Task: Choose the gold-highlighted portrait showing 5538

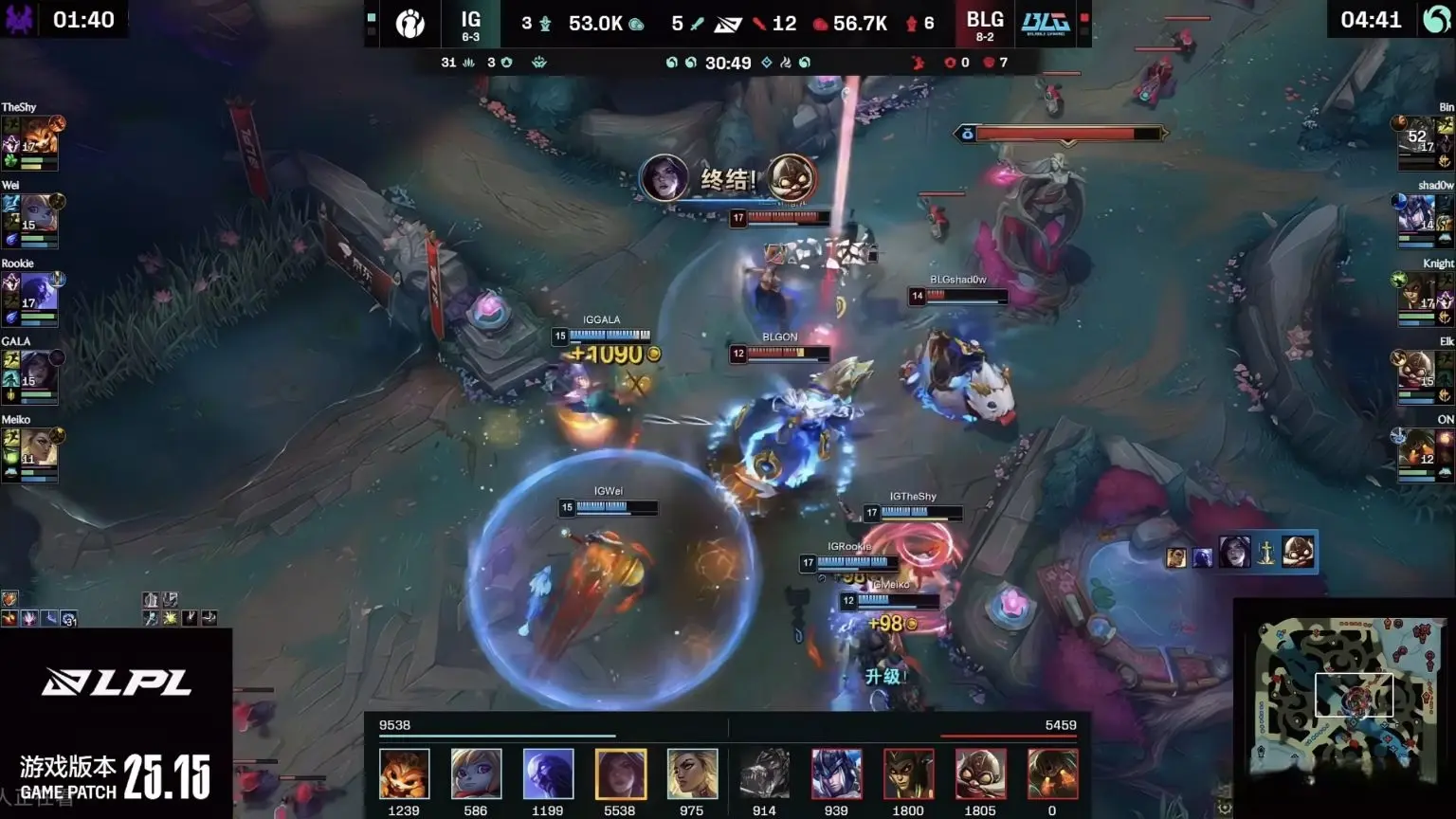Action: tap(620, 773)
